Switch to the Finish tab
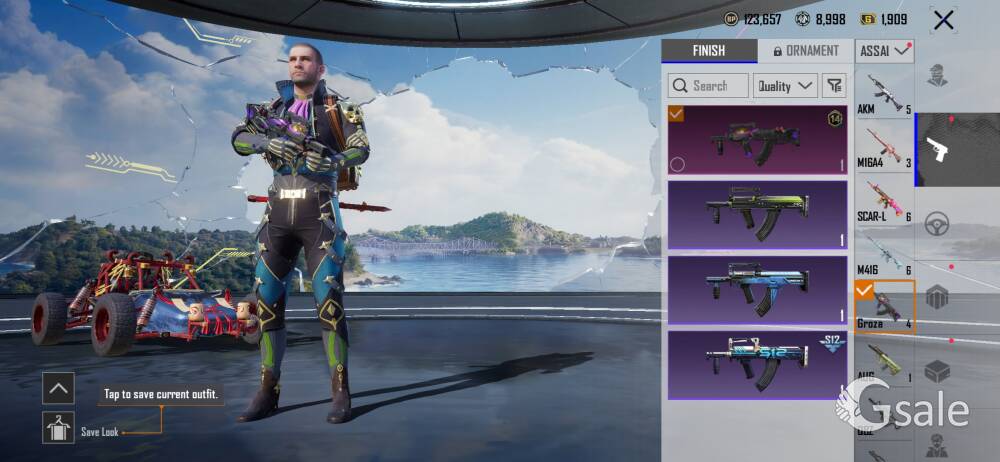1000x462 pixels. click(x=709, y=51)
